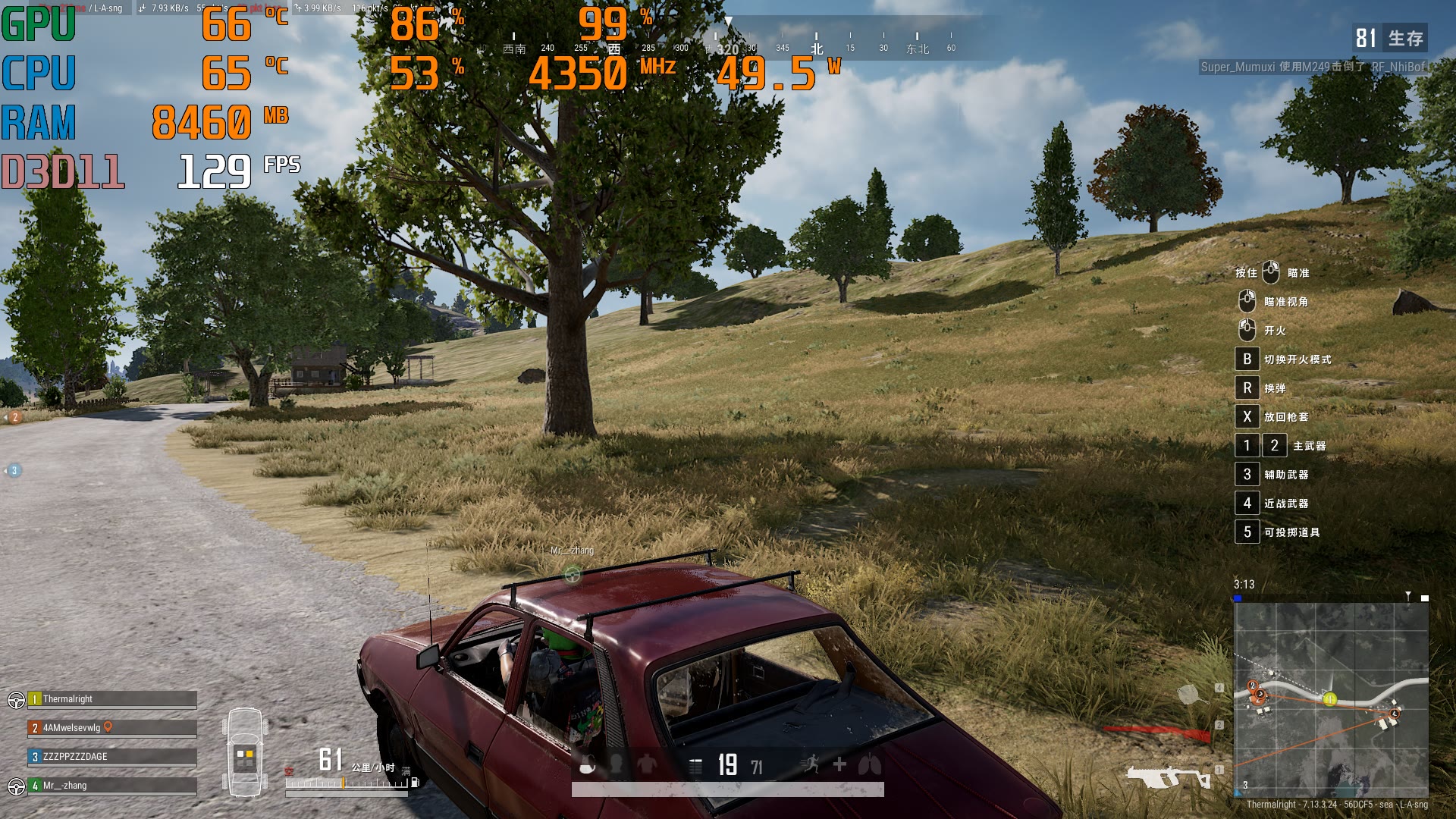The height and width of the screenshot is (819, 1456).
Task: Open the minimap in the corner
Action: tap(1331, 698)
